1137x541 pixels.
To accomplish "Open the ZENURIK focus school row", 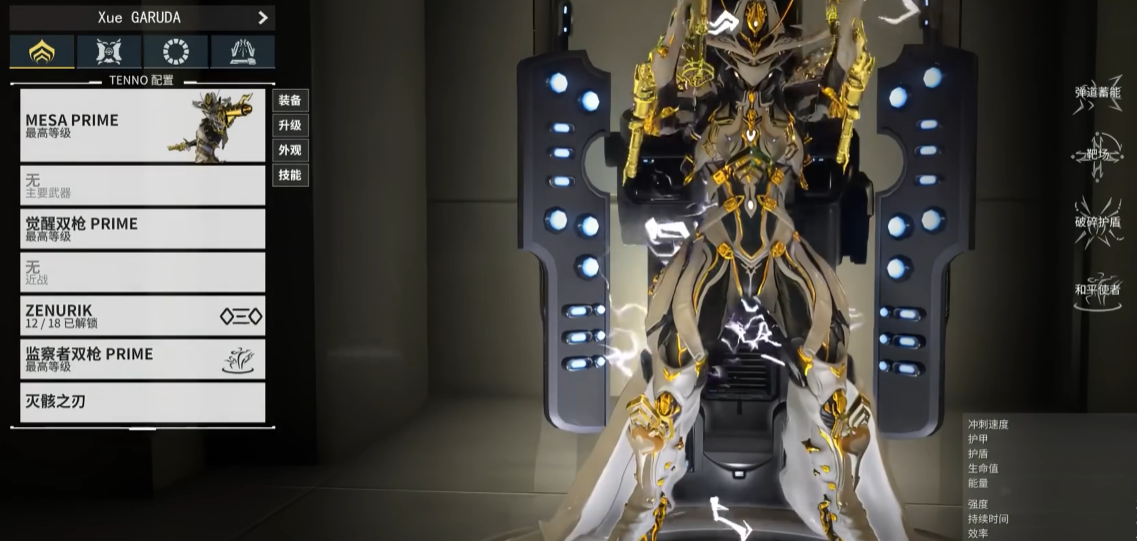I will [x=142, y=316].
